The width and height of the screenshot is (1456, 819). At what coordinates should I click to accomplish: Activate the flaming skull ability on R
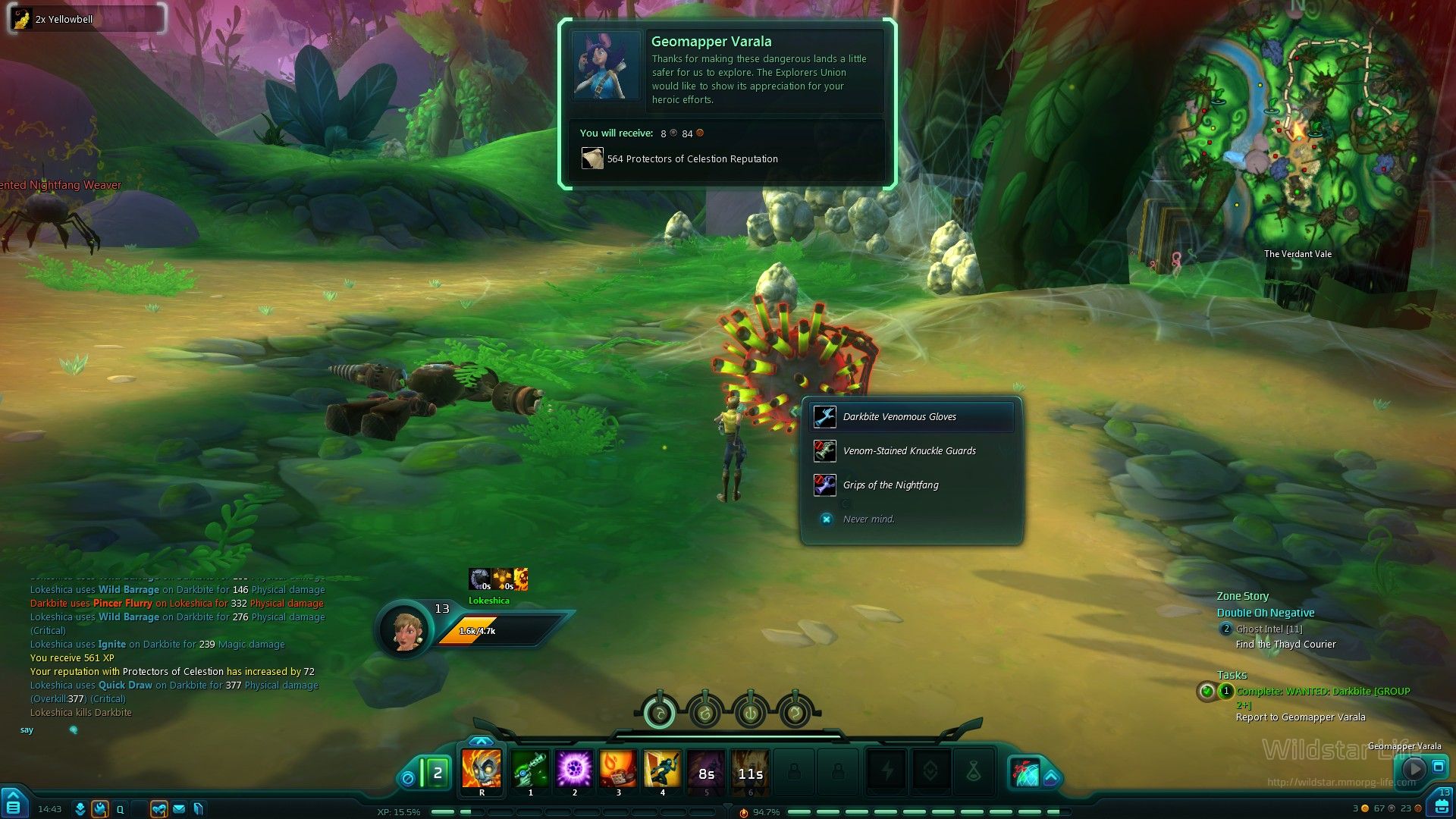coord(482,770)
